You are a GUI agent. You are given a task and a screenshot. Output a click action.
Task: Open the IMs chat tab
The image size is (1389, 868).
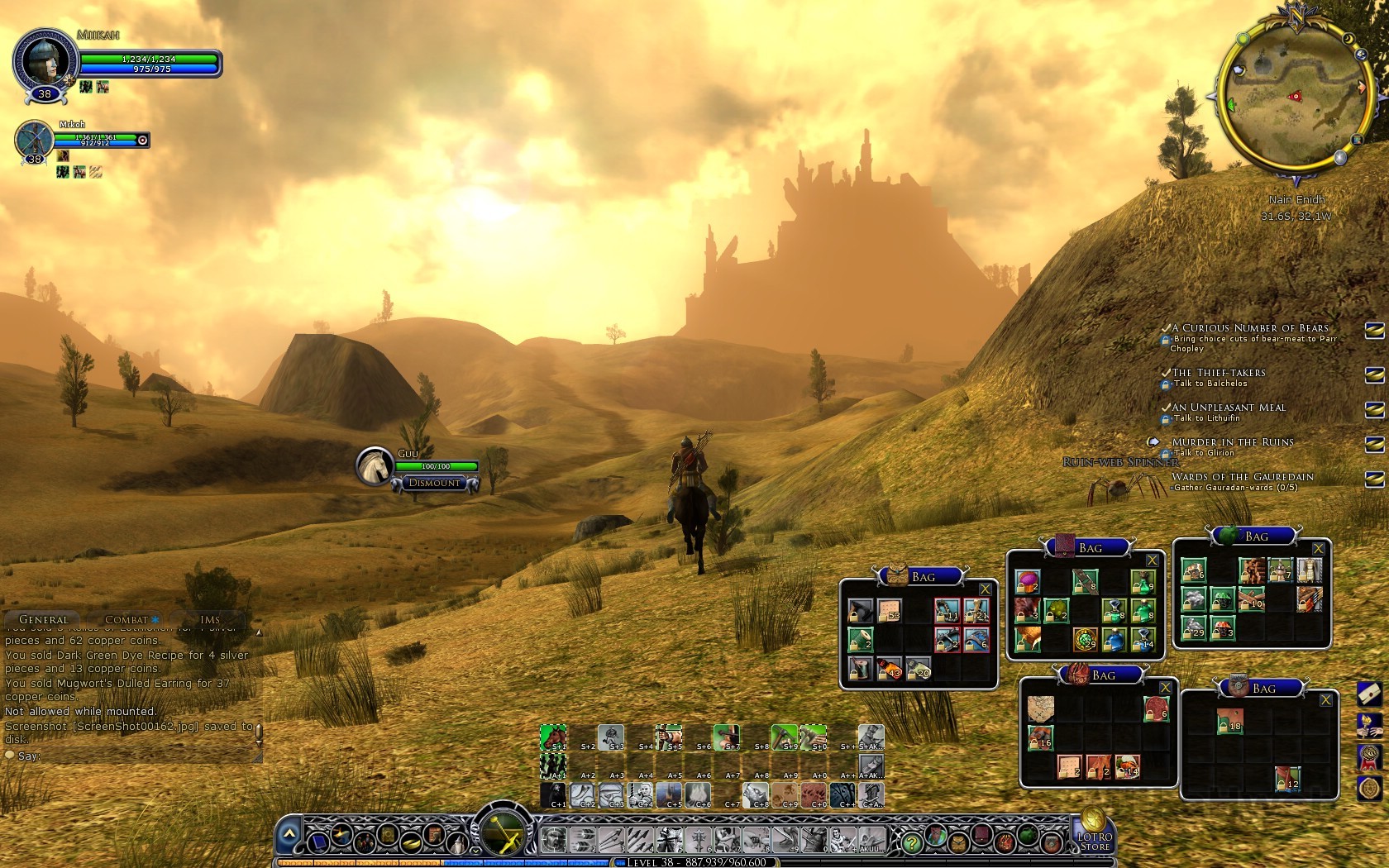click(210, 619)
